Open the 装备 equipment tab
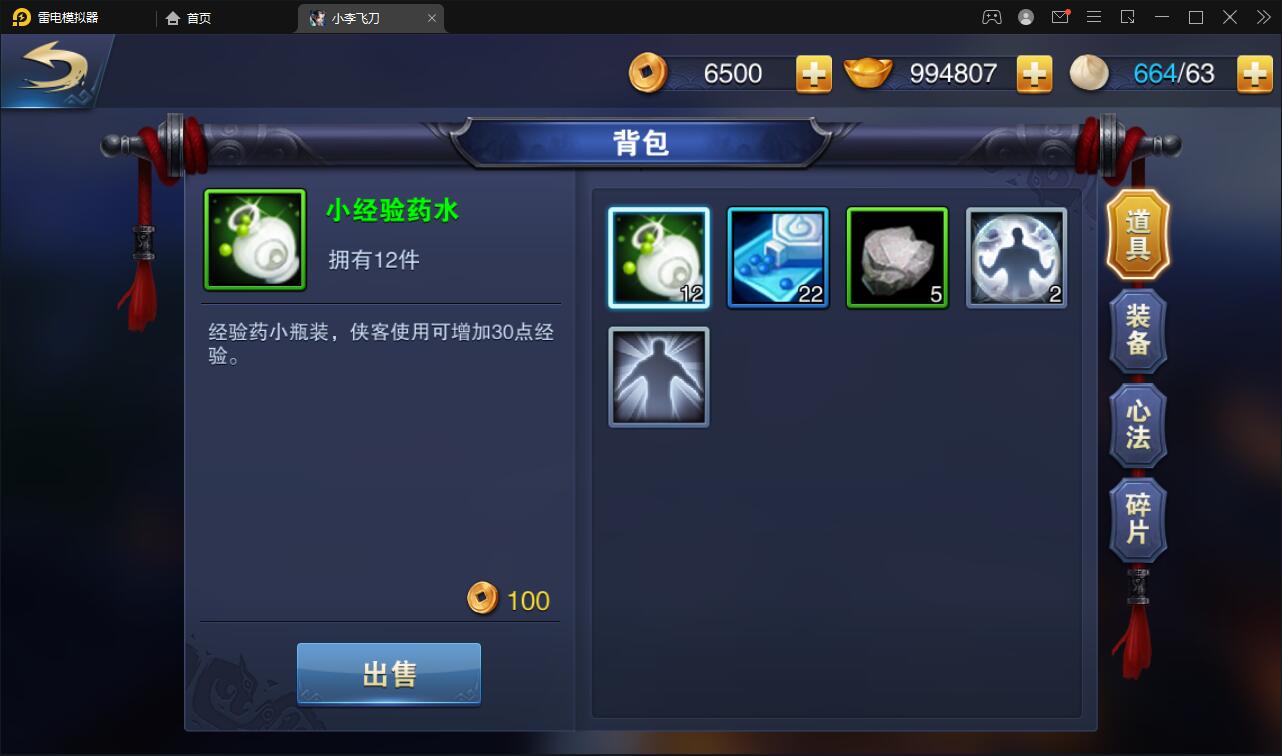The width and height of the screenshot is (1282, 756). 1137,330
